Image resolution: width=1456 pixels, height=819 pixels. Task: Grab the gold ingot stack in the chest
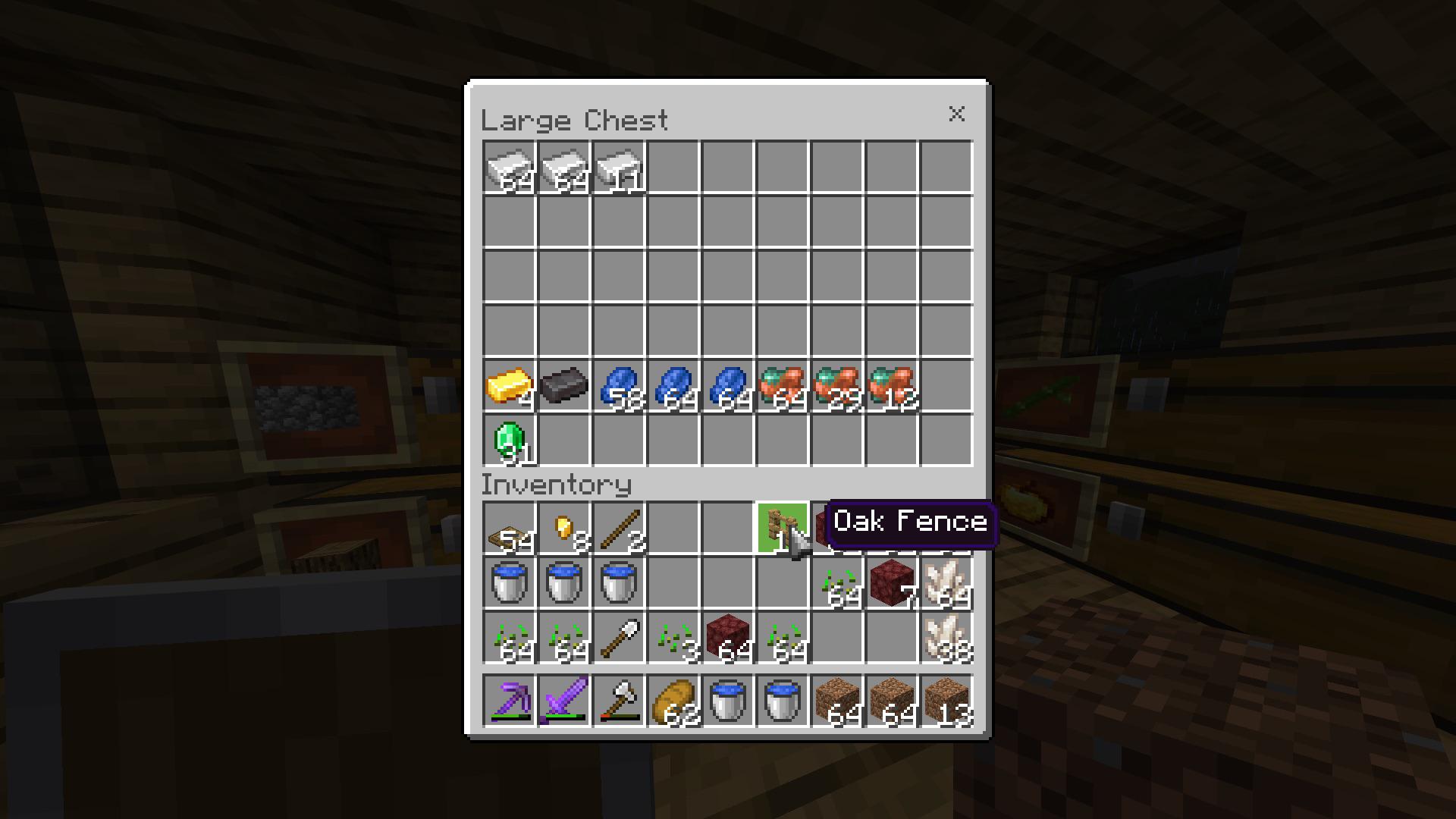[x=510, y=387]
